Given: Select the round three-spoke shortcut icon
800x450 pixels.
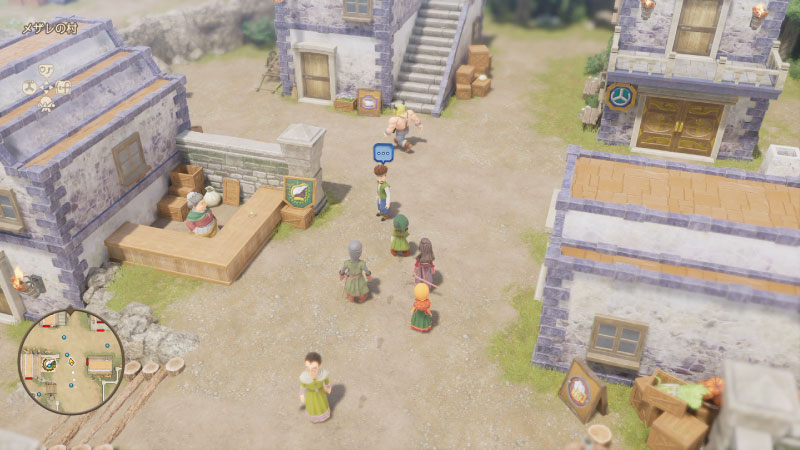Looking at the screenshot, I should click(30, 87).
